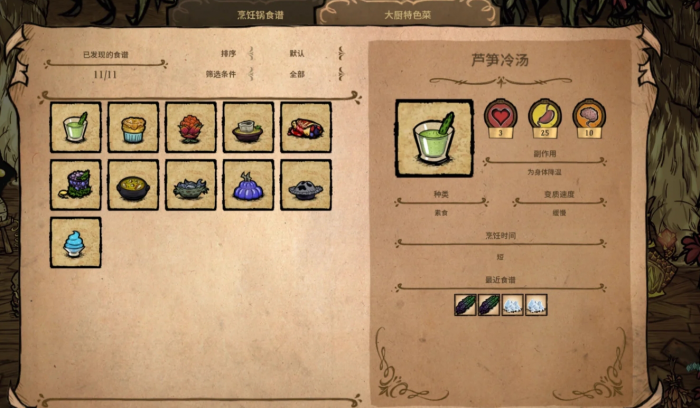Select the red dragon fruit salad recipe
700x408 pixels.
coord(191,127)
